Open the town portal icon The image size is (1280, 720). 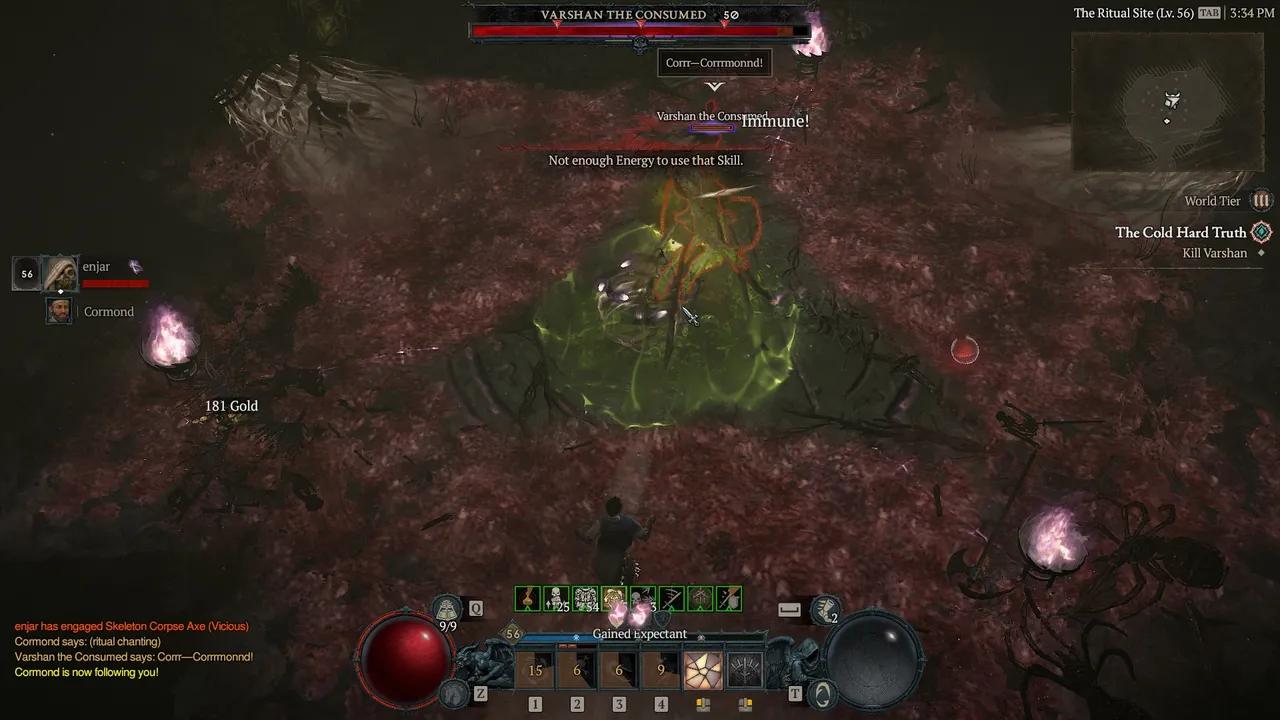pyautogui.click(x=822, y=691)
